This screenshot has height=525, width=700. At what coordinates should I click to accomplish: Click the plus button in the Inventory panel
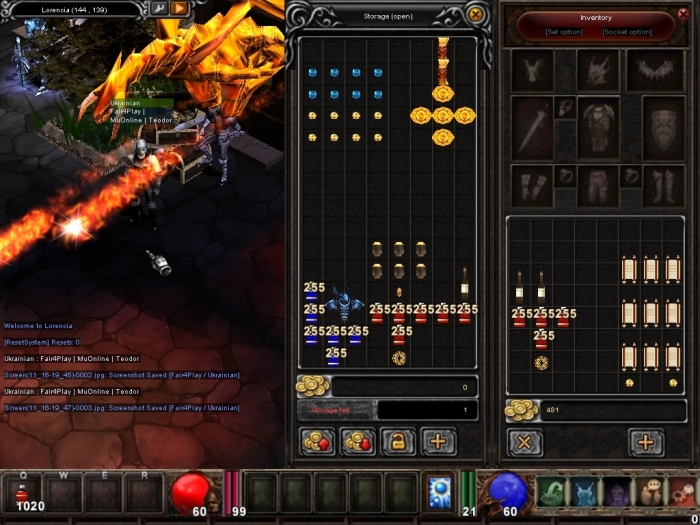pos(646,442)
